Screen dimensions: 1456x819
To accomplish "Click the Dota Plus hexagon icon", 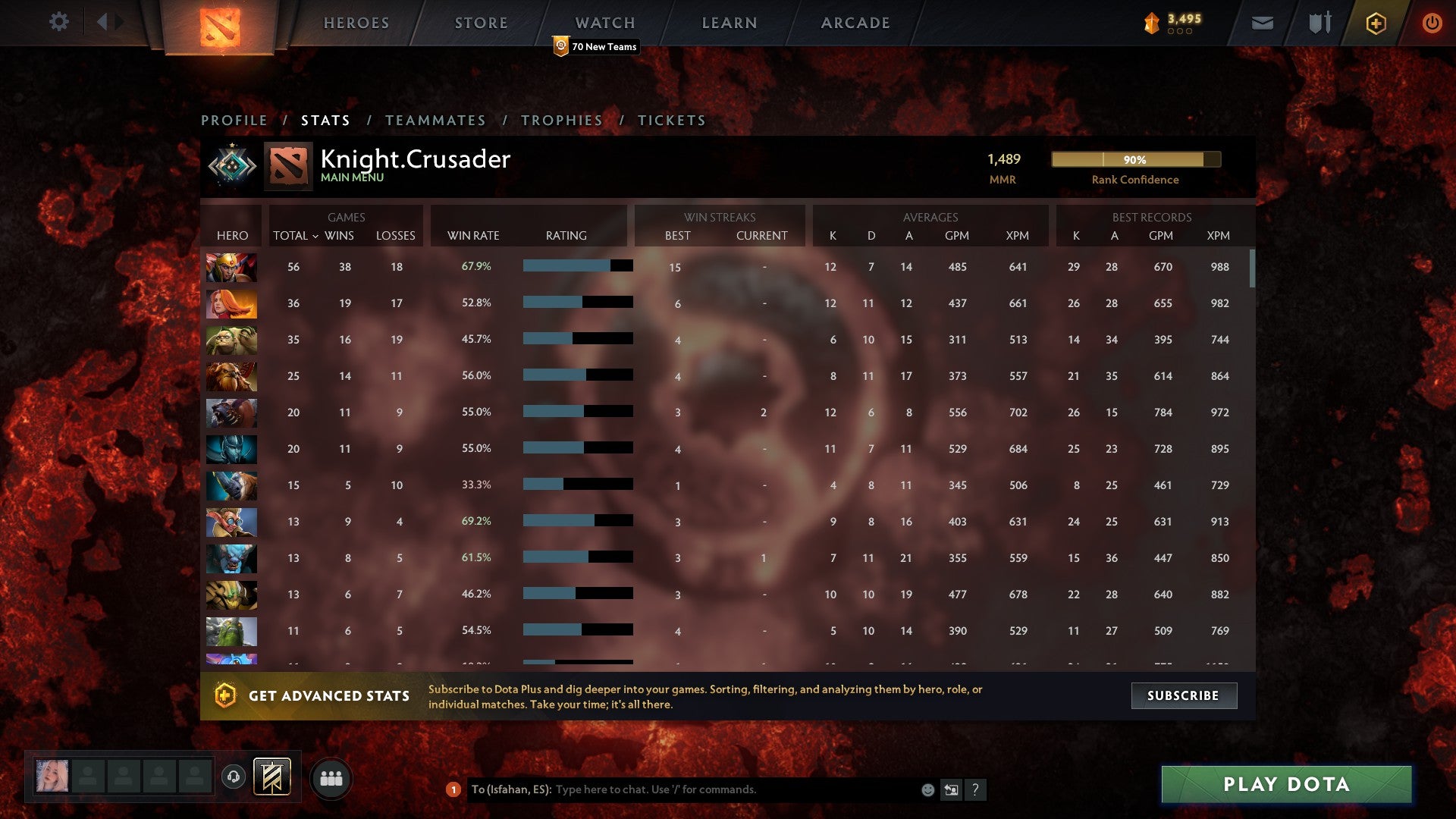I will (x=1375, y=23).
